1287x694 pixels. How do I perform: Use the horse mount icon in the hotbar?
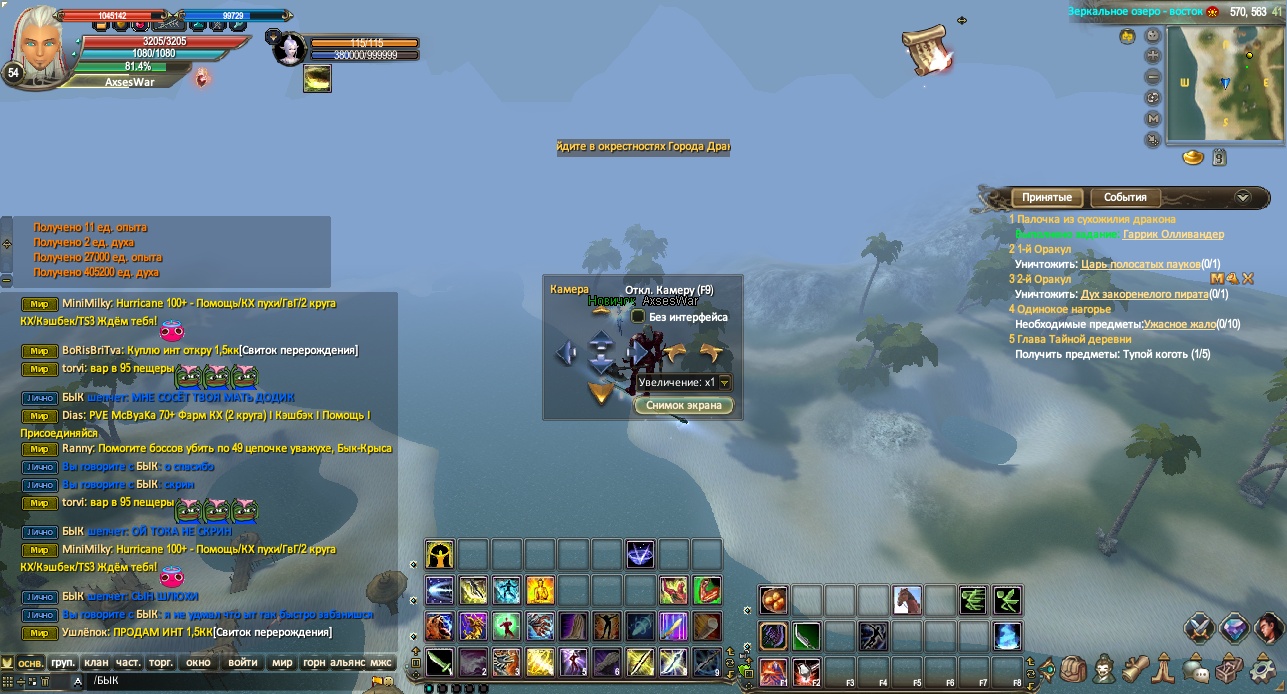907,600
